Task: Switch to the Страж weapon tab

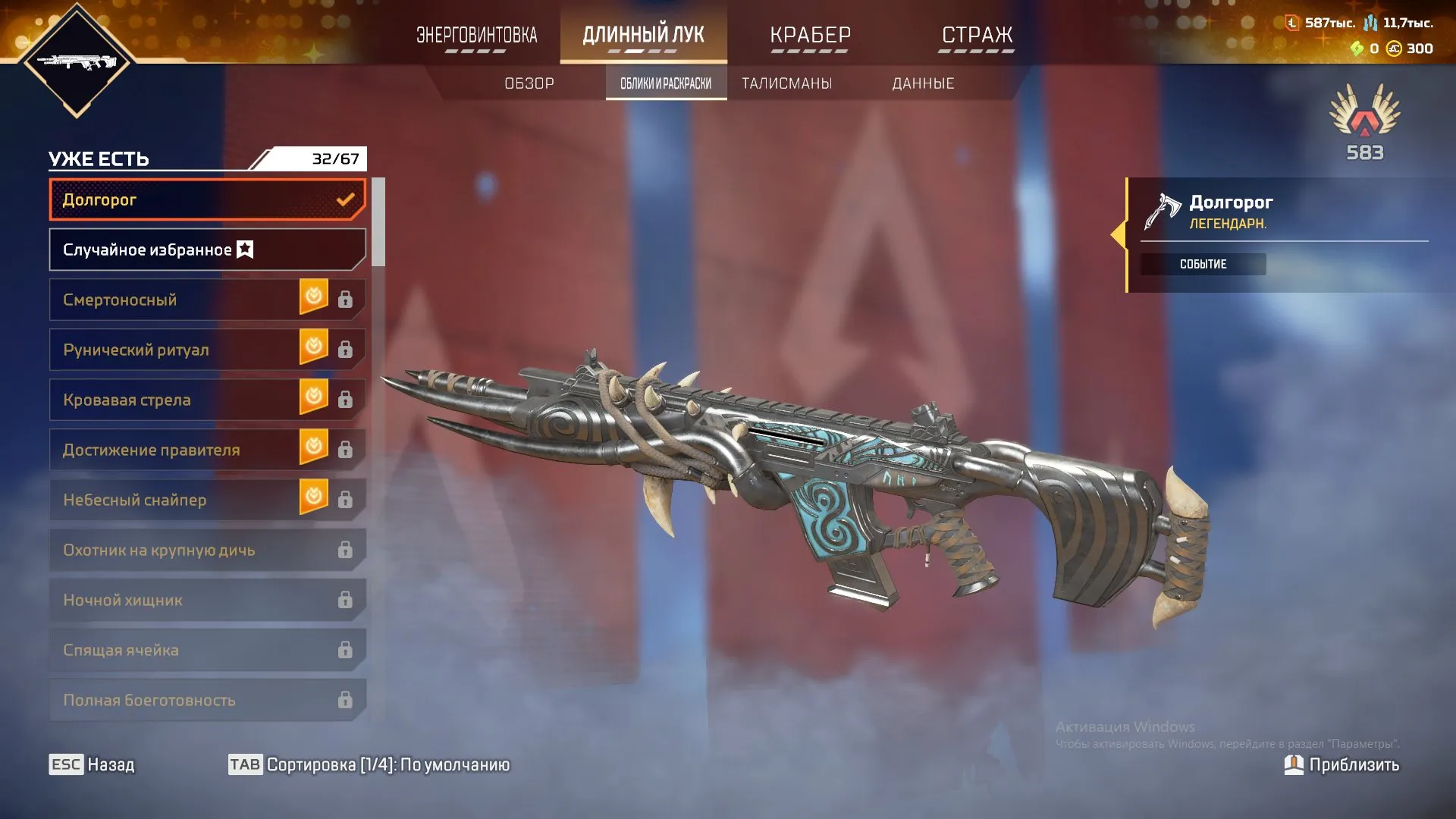Action: (977, 35)
